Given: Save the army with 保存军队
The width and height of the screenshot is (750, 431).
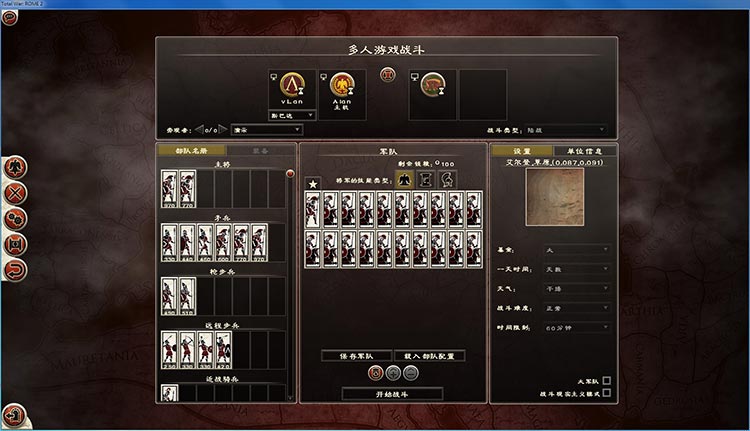Looking at the screenshot, I should point(355,356).
